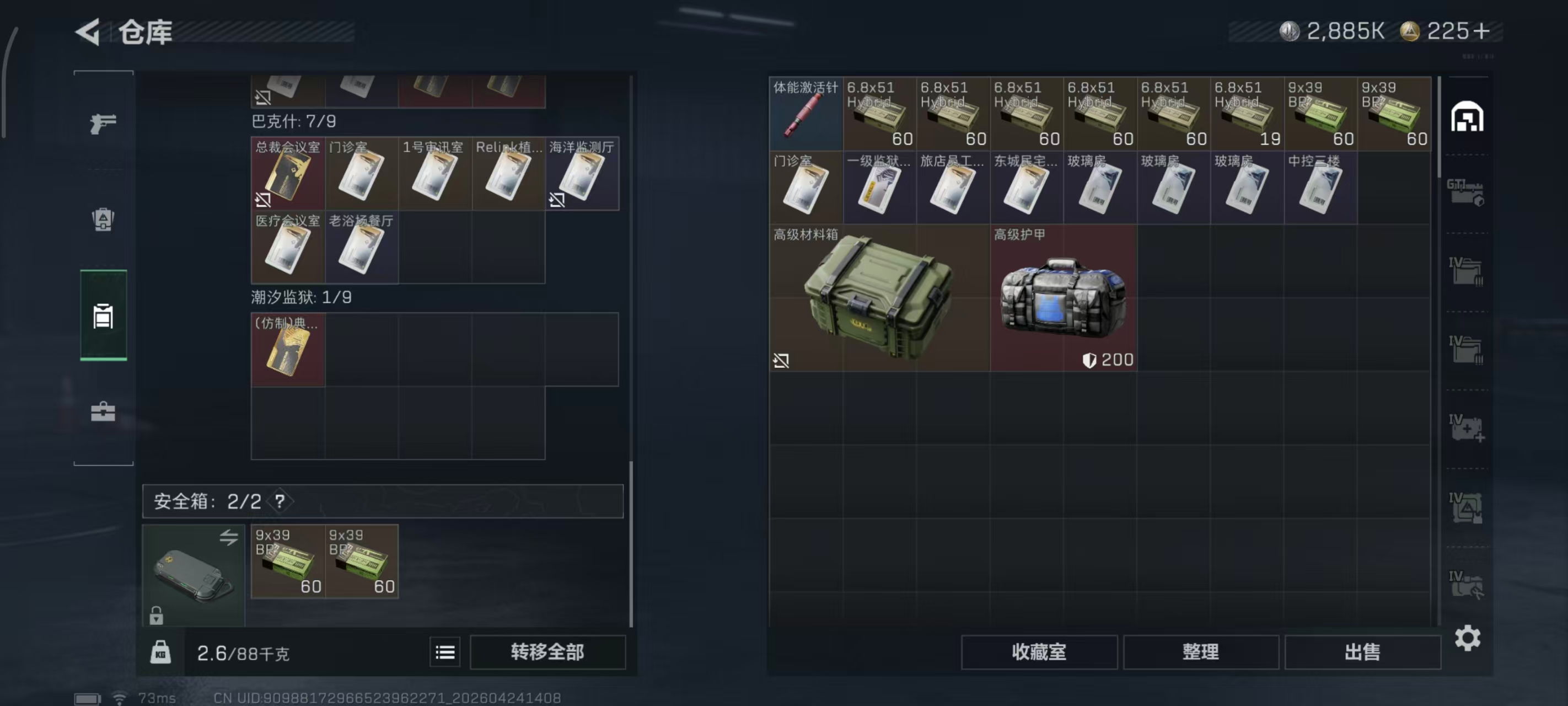Toggle the non-transferable marker on 总裁会议室 card
Screen dimensions: 1568x706
pos(263,199)
